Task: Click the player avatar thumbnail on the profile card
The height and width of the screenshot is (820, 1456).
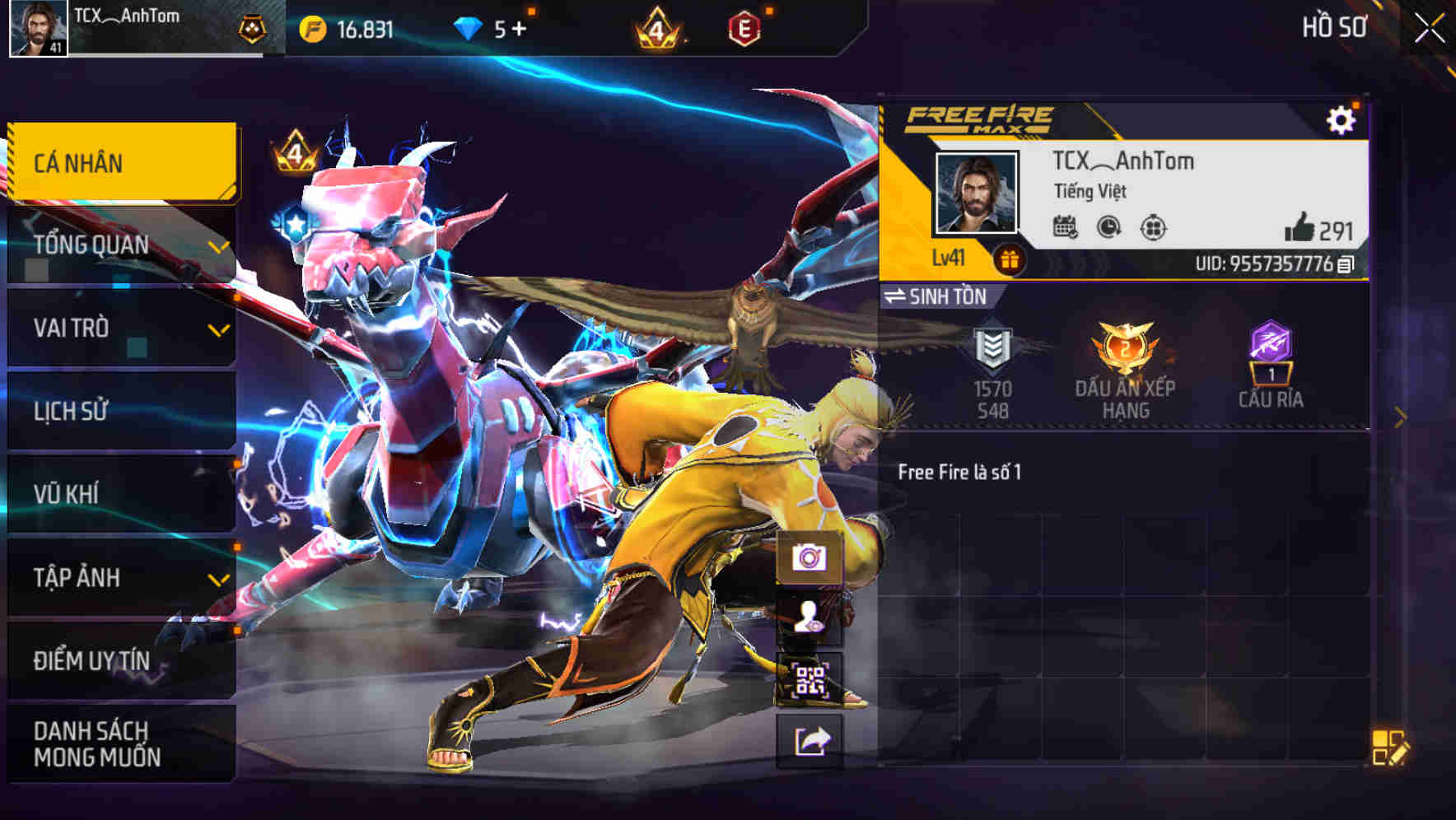Action: pos(974,193)
